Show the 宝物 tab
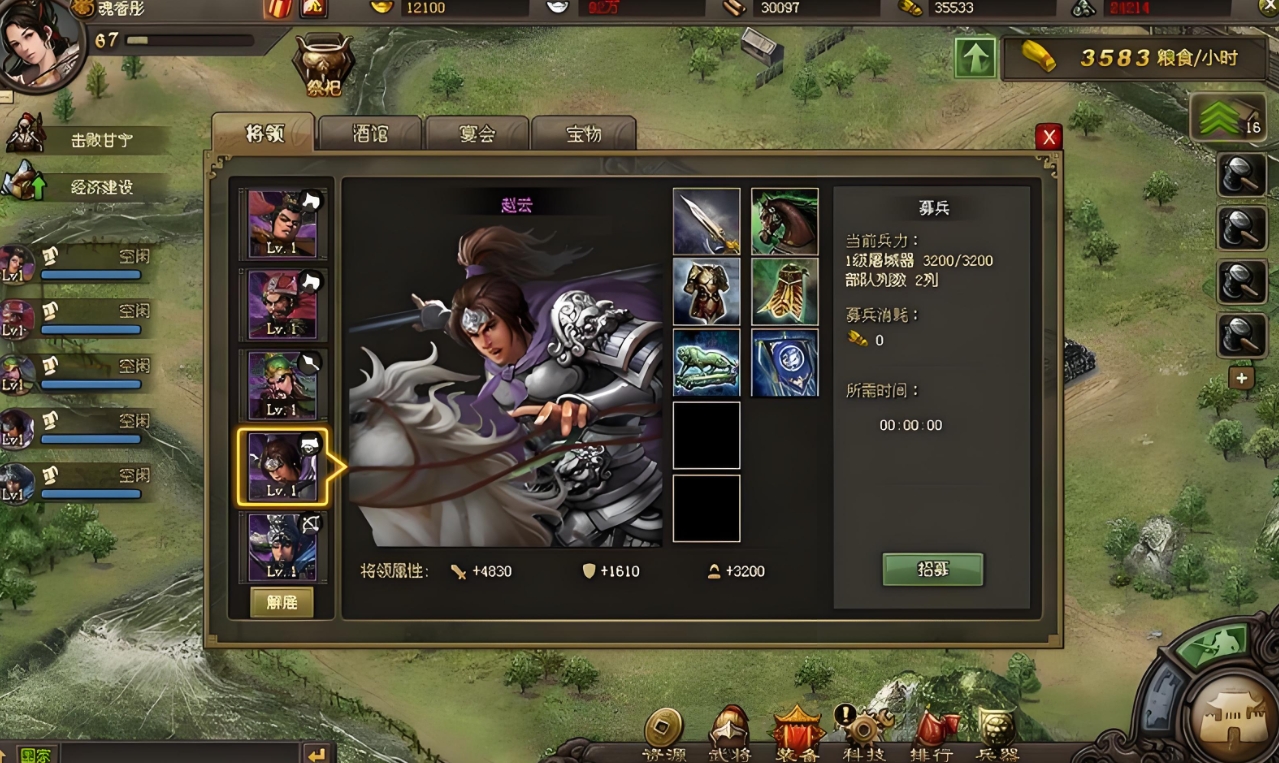1279x763 pixels. point(584,134)
